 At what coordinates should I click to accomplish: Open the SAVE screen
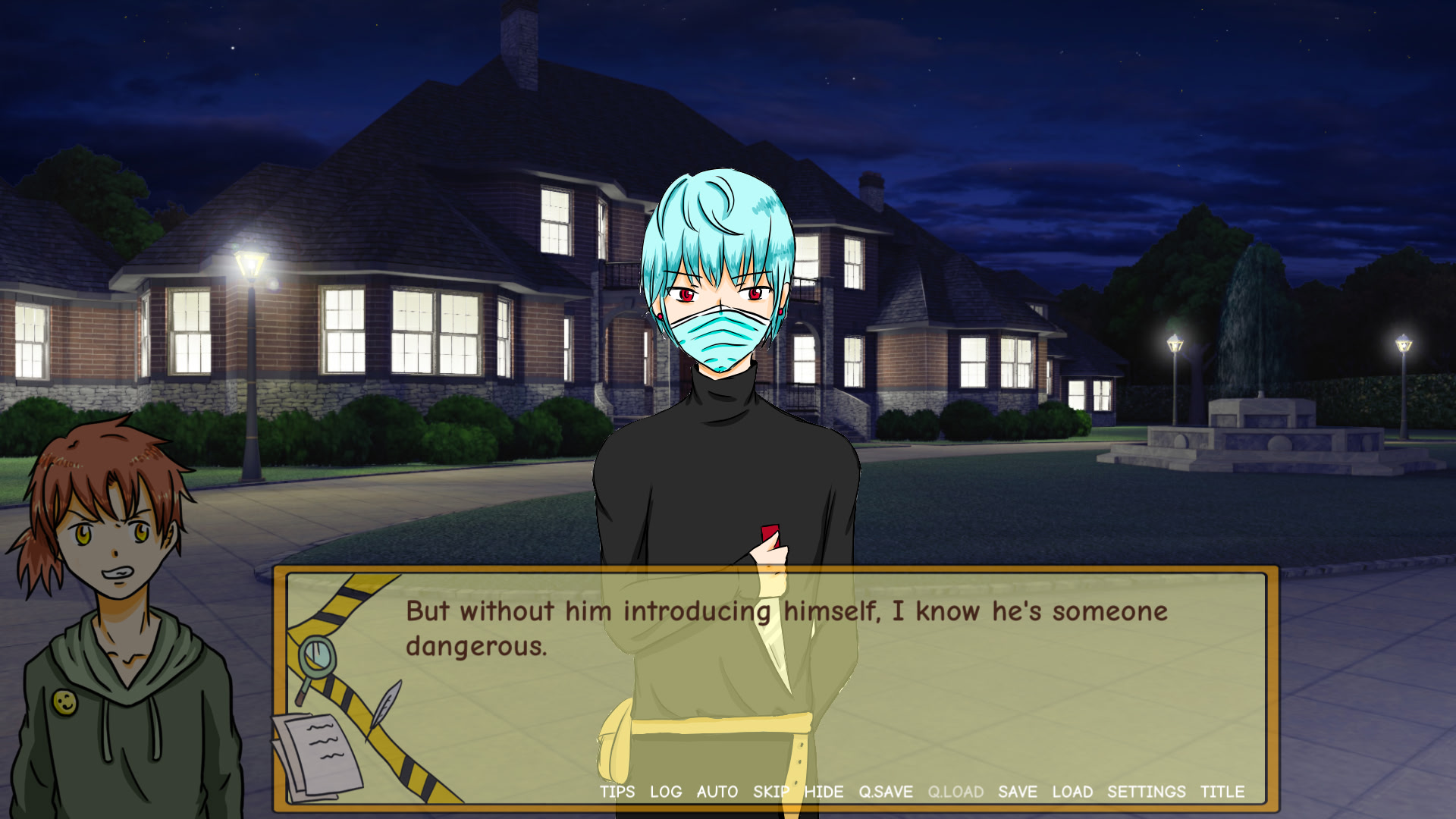tap(1018, 792)
